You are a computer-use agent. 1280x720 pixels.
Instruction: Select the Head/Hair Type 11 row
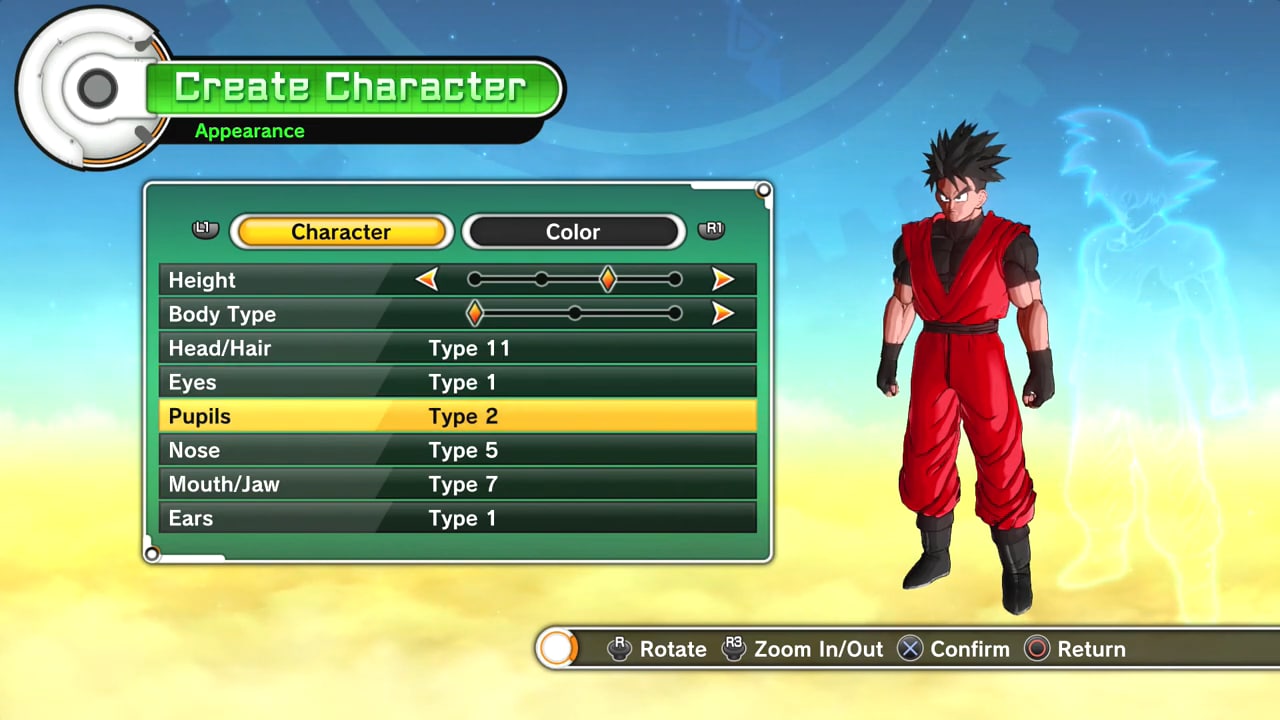pyautogui.click(x=457, y=348)
